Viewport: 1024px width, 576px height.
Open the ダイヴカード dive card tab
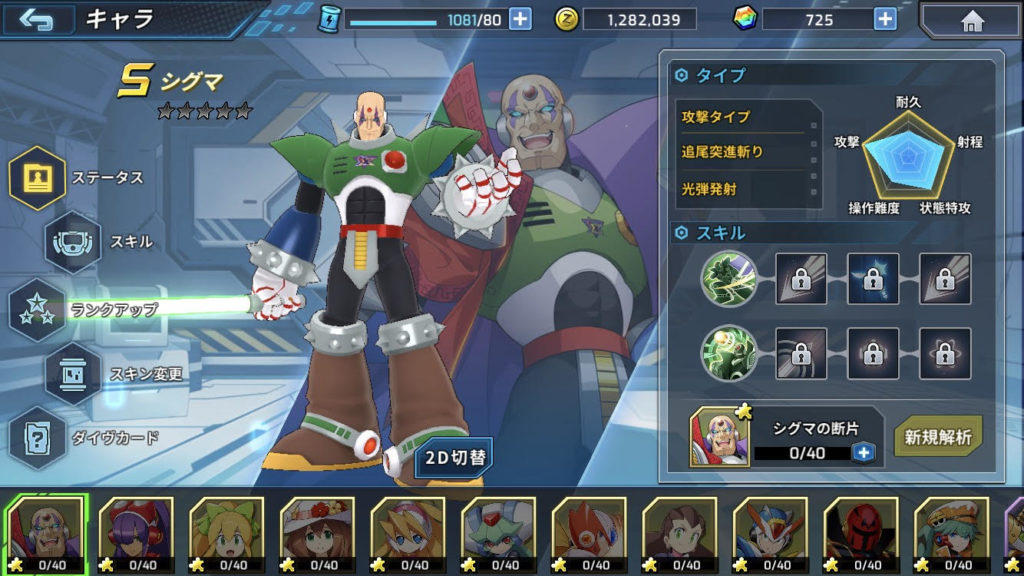coord(38,437)
